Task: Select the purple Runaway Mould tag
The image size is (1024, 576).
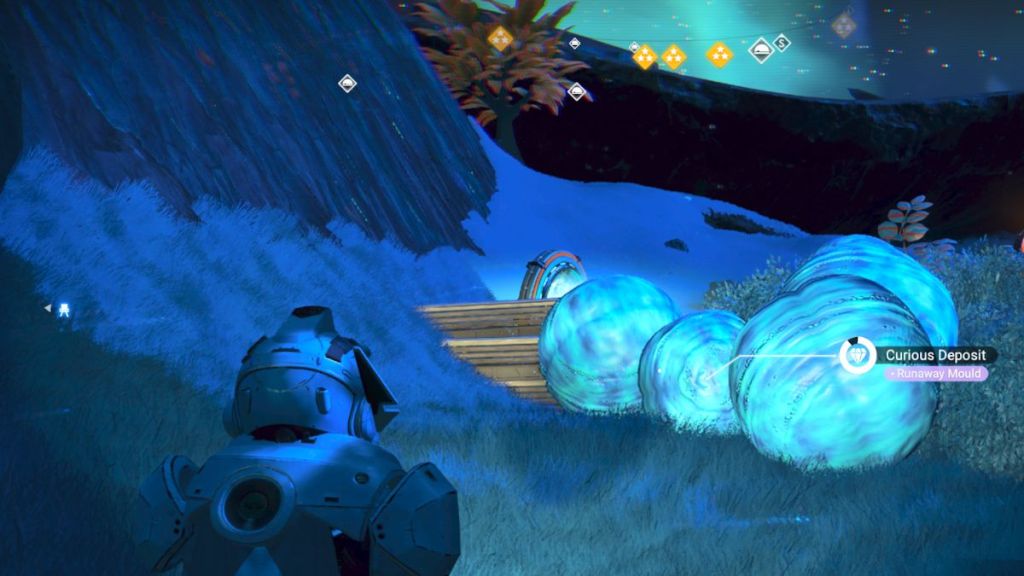Action: point(933,374)
